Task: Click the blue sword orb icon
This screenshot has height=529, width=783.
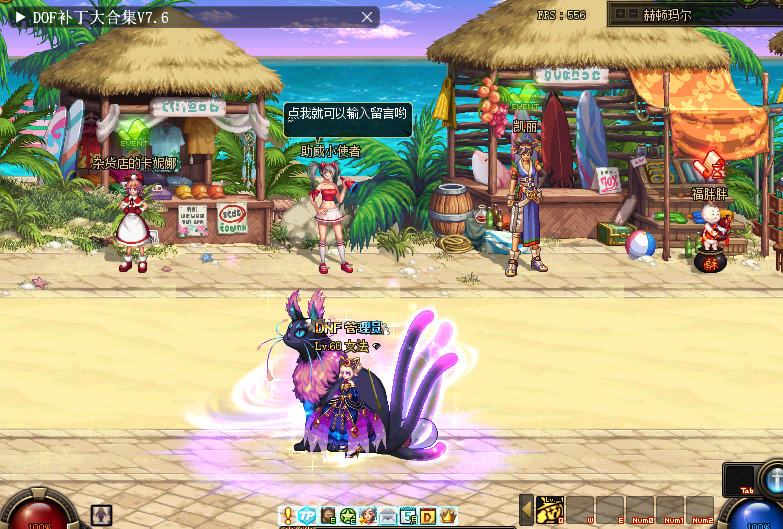Action: pos(774,478)
